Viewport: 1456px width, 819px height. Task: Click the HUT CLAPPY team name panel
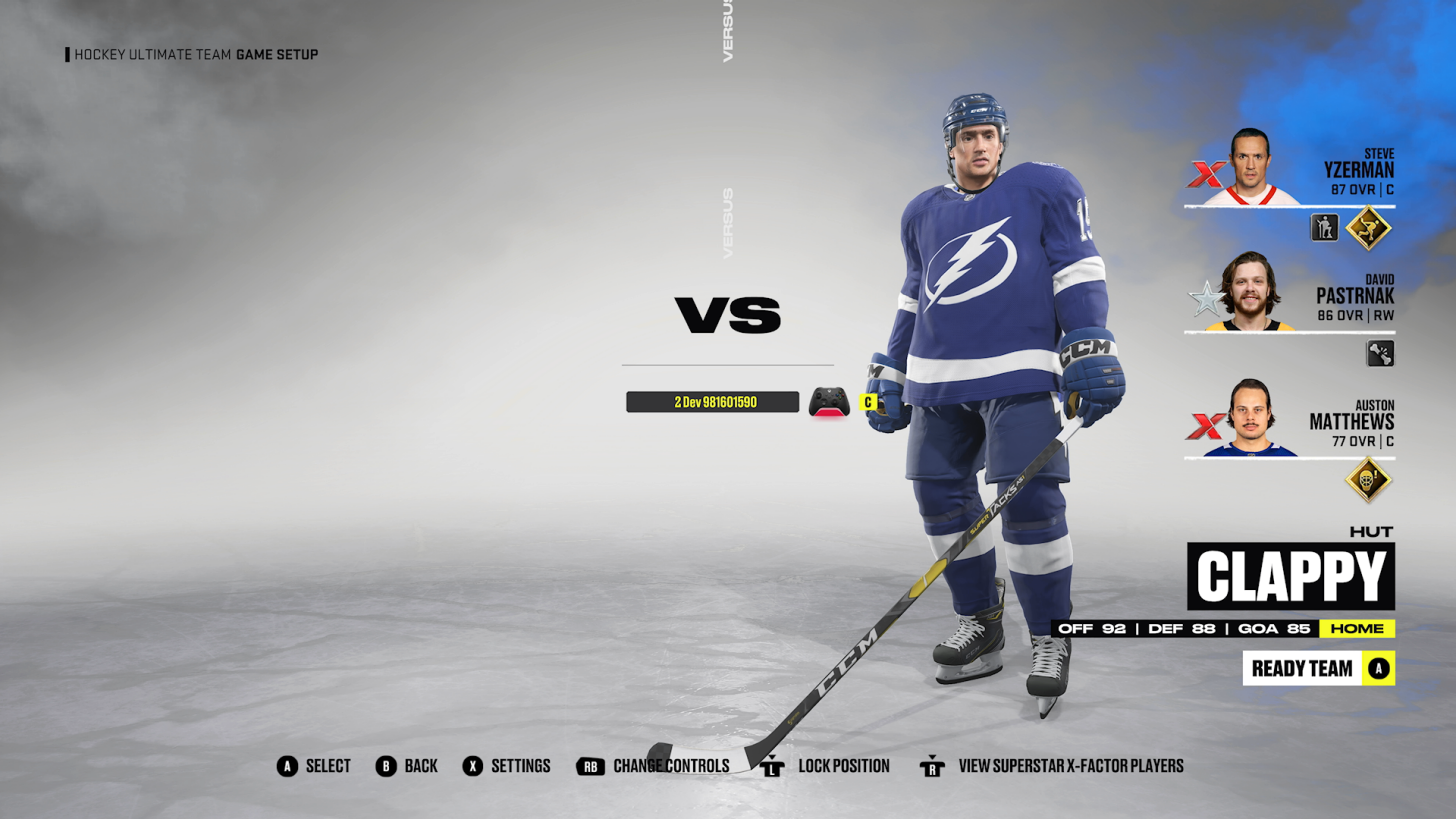1290,575
